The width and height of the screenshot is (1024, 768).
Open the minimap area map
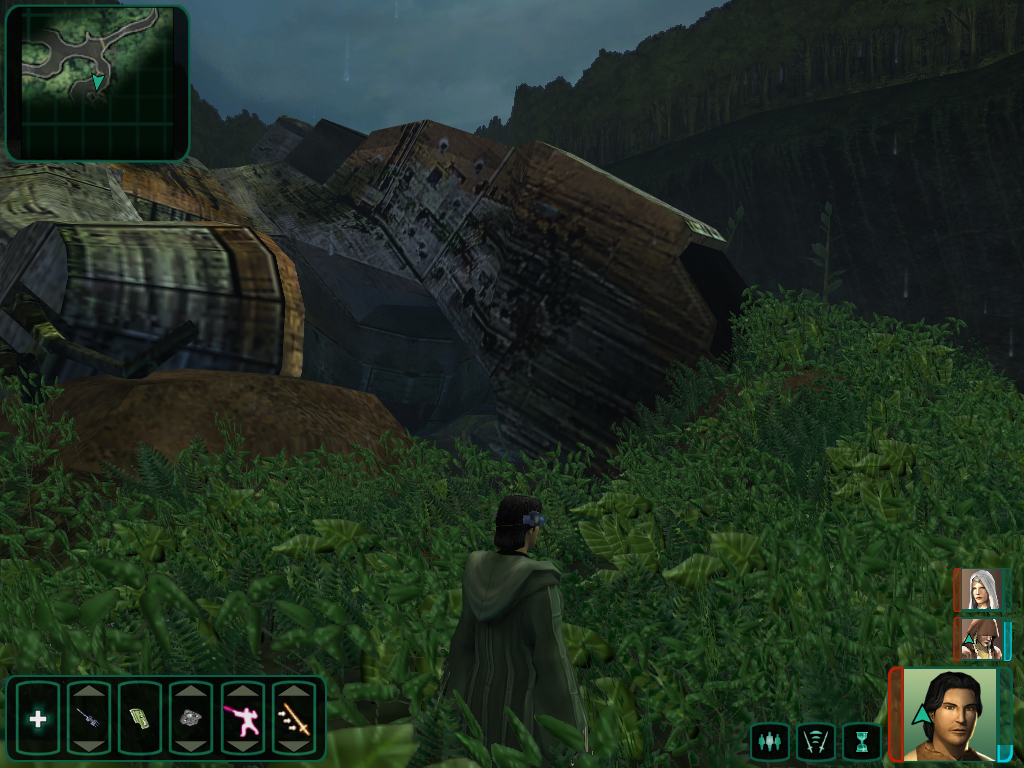click(97, 83)
